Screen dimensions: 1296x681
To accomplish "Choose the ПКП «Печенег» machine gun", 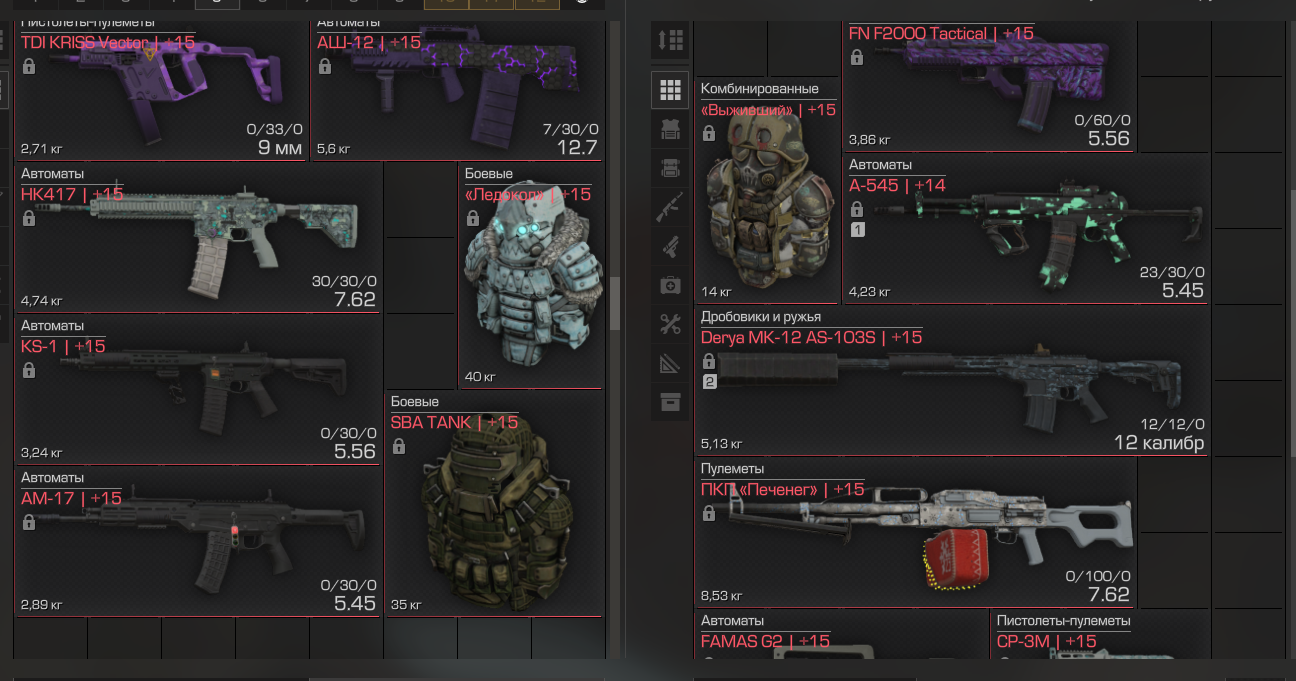I will pyautogui.click(x=915, y=533).
